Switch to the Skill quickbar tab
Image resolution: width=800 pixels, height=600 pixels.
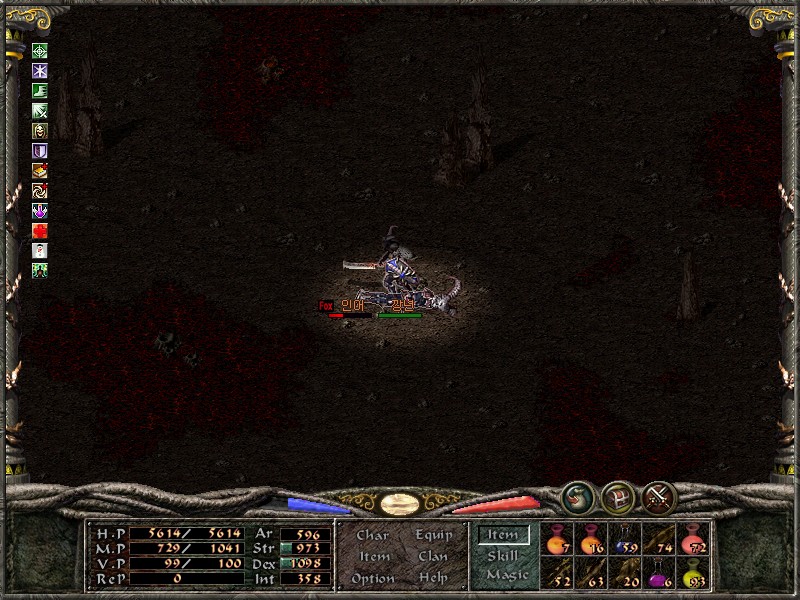point(503,555)
